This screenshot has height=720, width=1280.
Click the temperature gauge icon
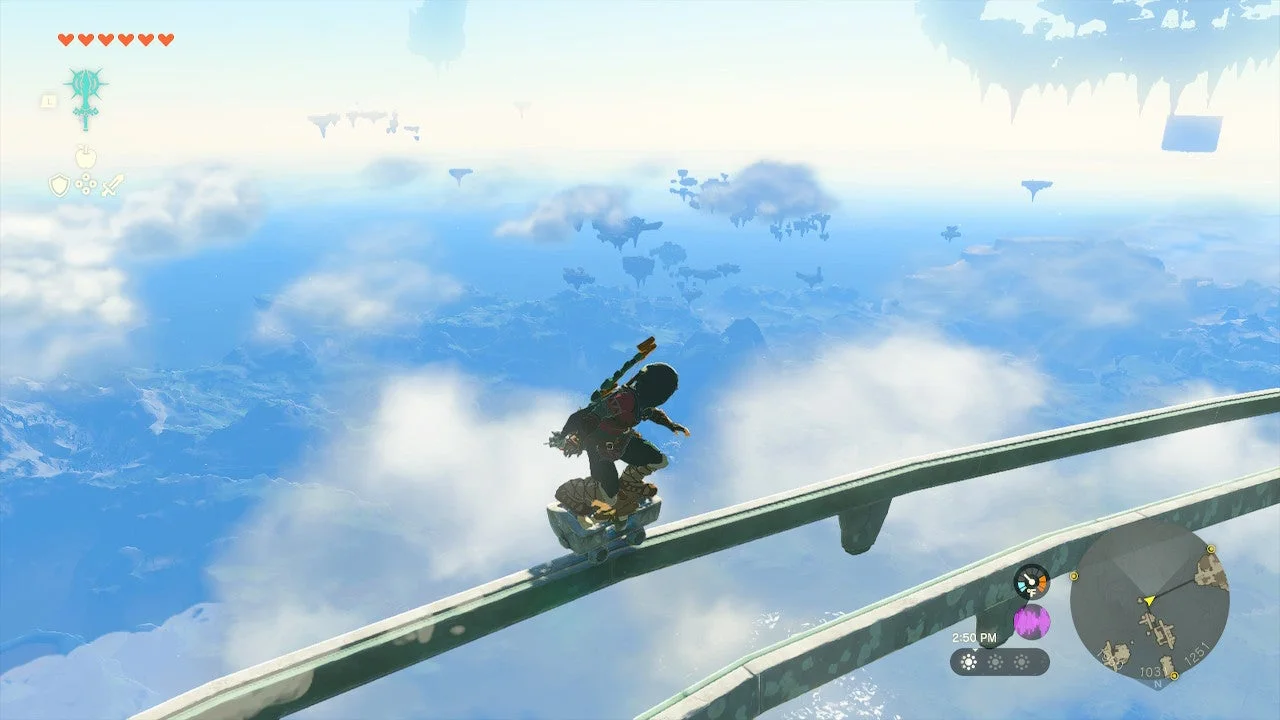point(1032,581)
